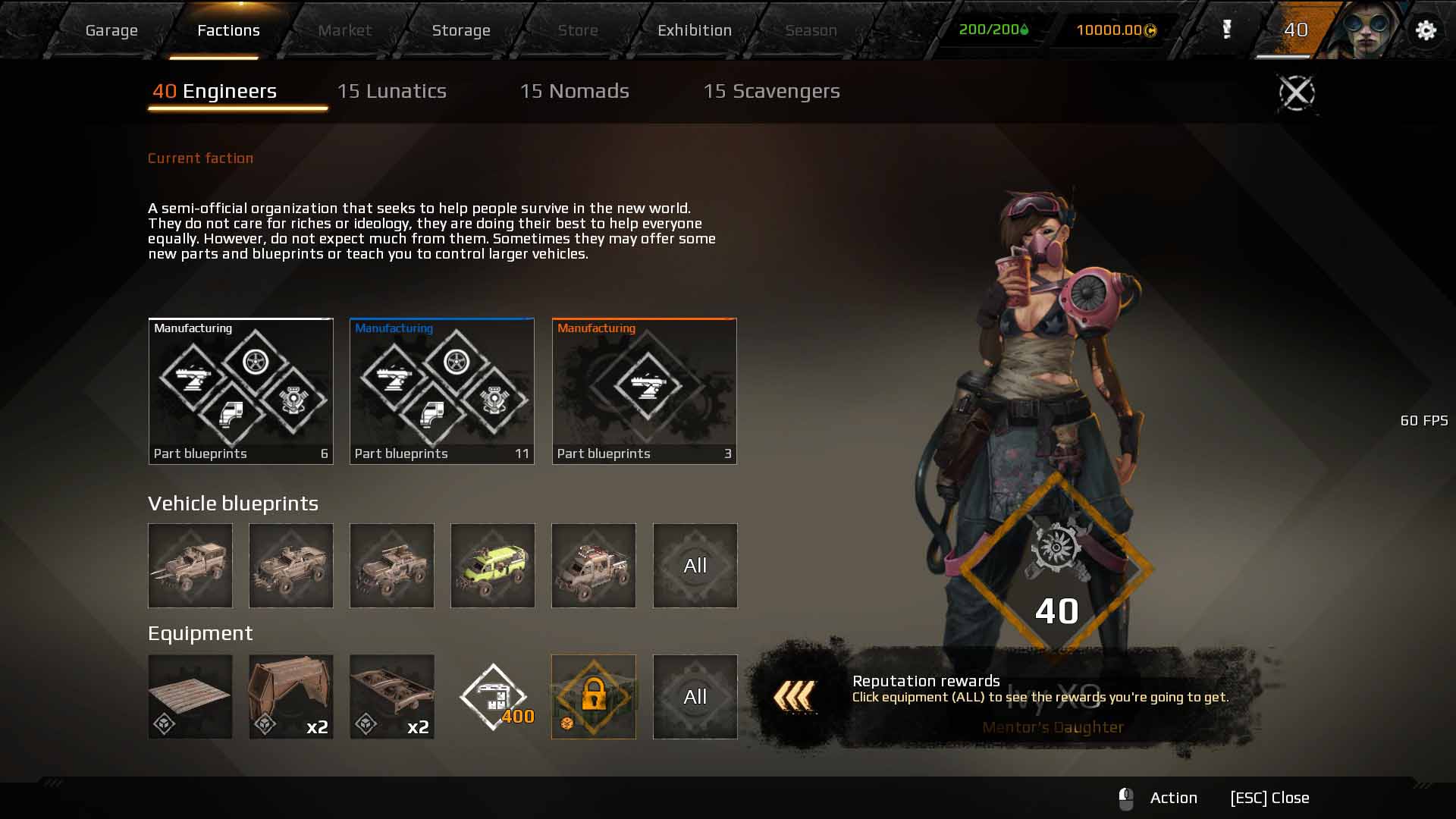Switch to the Storage tab

[x=461, y=30]
